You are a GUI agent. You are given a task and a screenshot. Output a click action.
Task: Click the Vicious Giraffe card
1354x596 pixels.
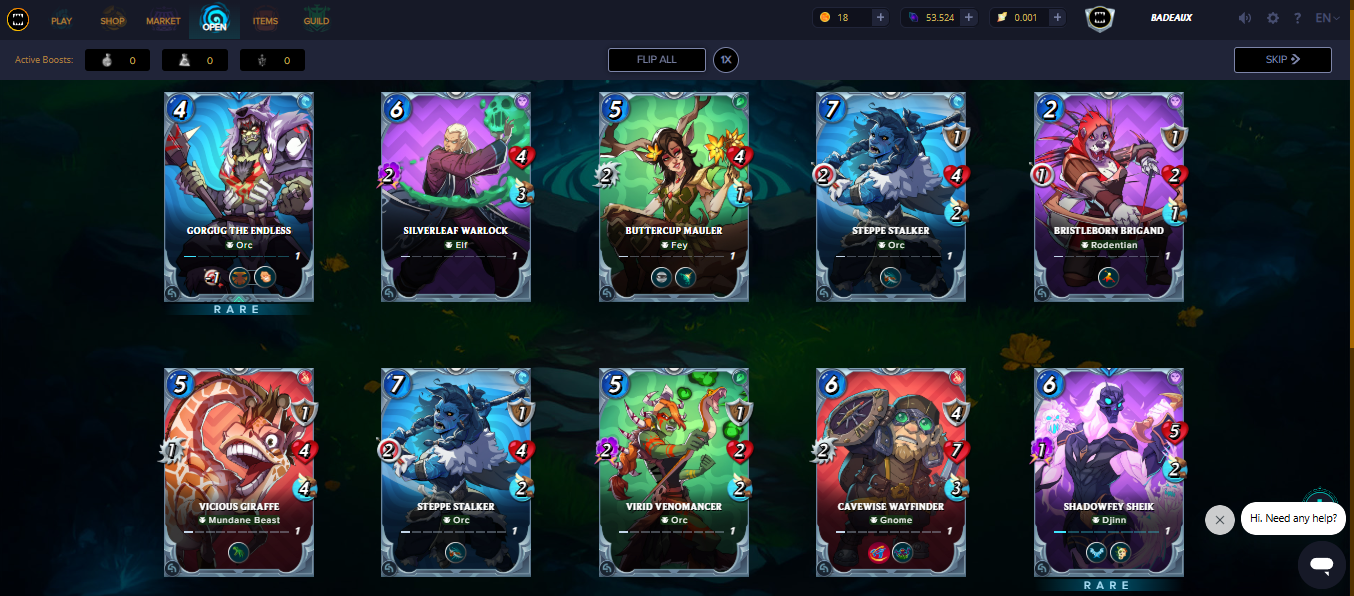tap(239, 472)
